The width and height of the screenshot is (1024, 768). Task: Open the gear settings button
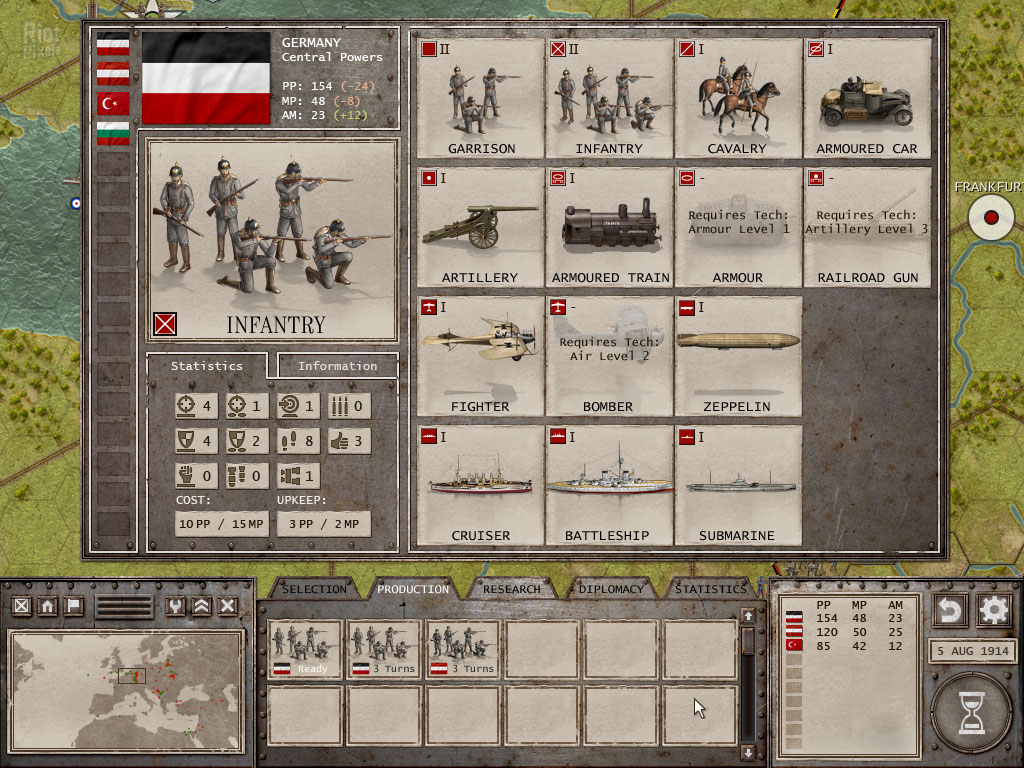[x=995, y=609]
